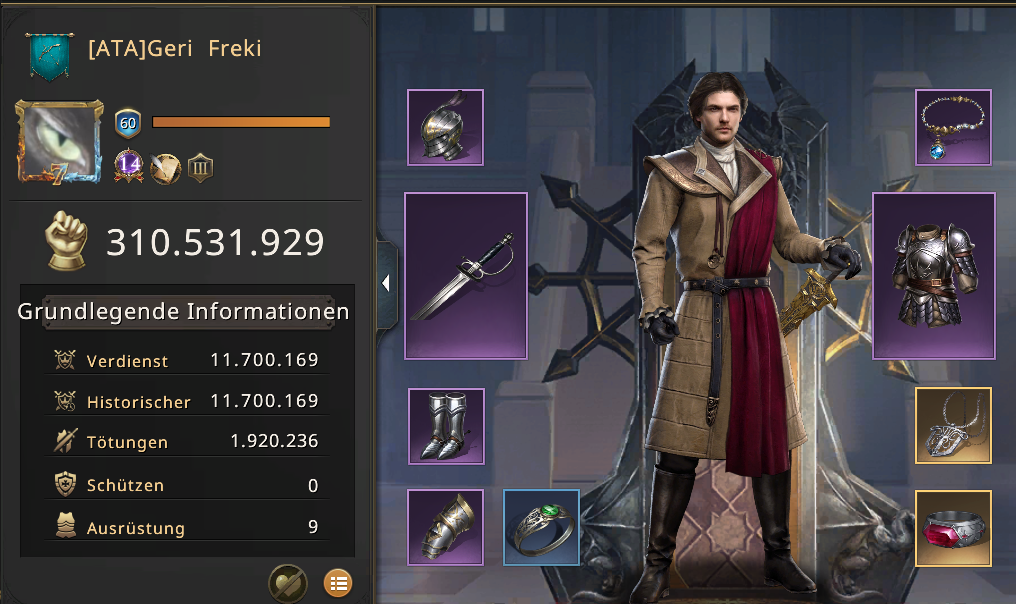
Task: View the green gem ring slot
Action: (x=541, y=527)
